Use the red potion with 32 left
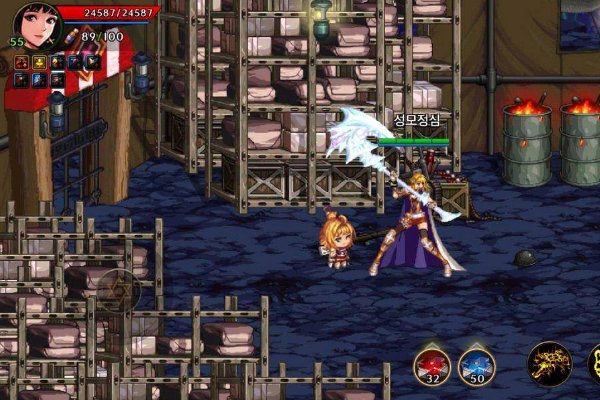Image resolution: width=600 pixels, height=400 pixels. (433, 364)
